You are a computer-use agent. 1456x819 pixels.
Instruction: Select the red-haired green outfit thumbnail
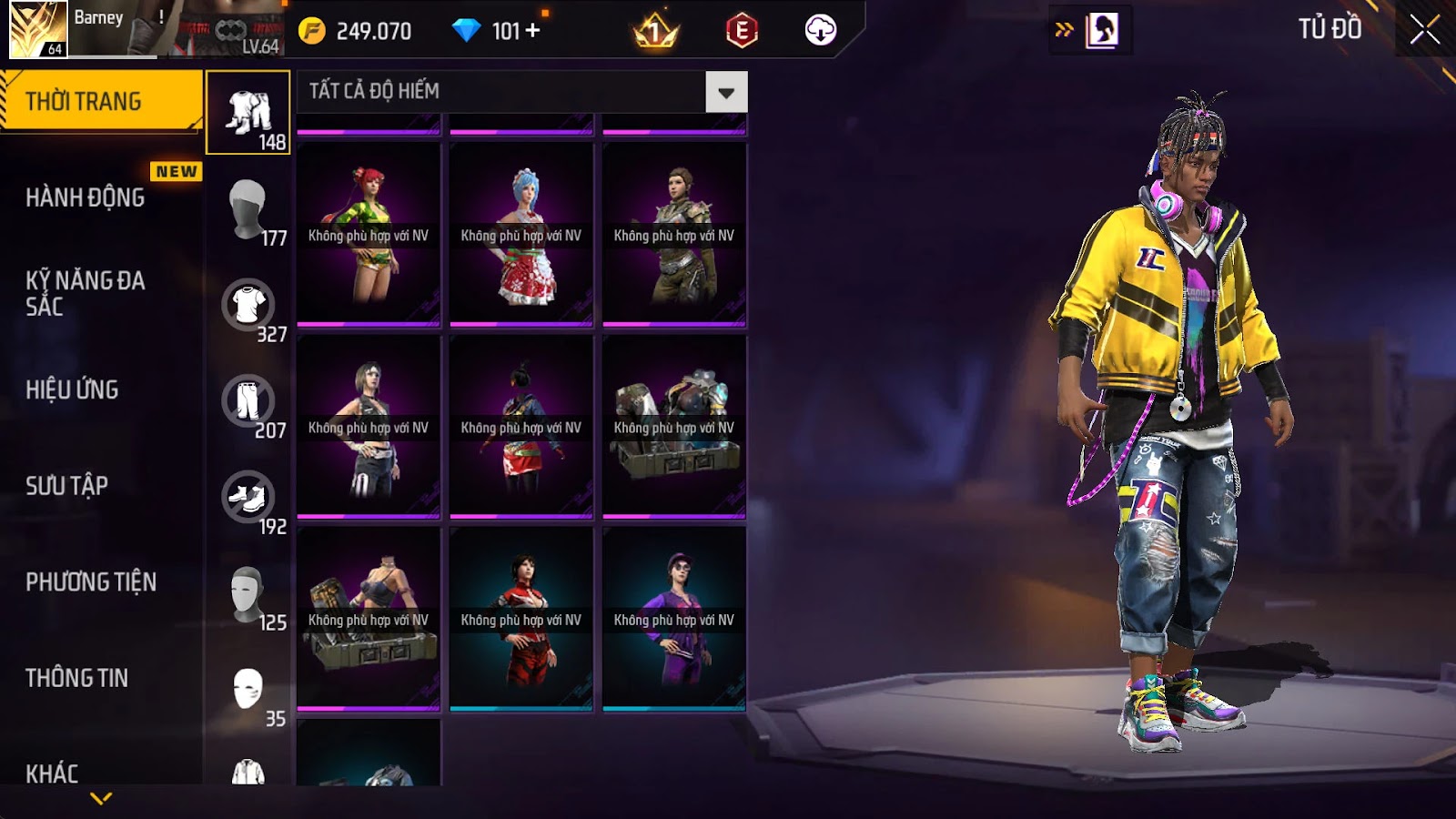[x=369, y=234]
